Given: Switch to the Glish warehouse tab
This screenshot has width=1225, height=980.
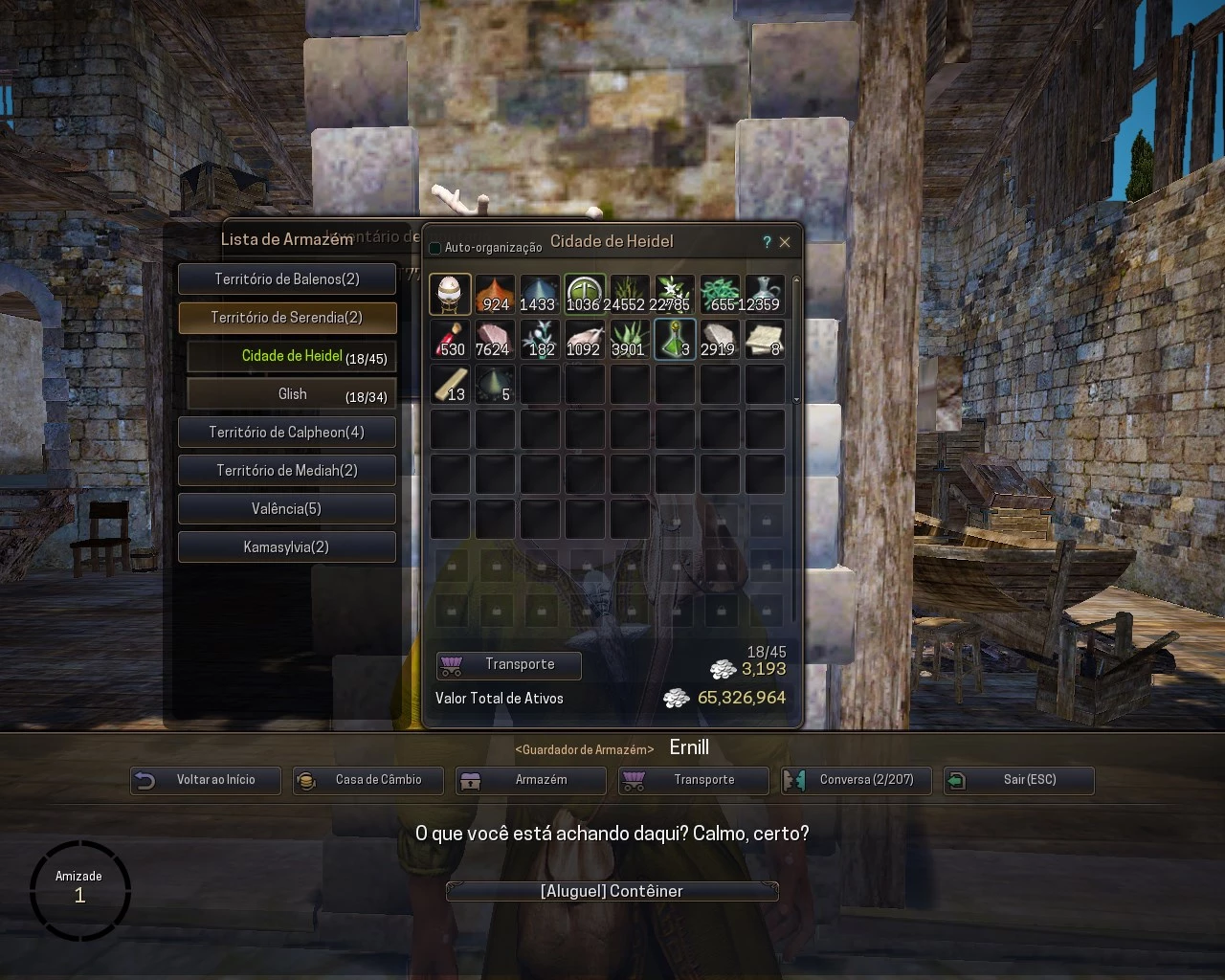Looking at the screenshot, I should point(290,393).
